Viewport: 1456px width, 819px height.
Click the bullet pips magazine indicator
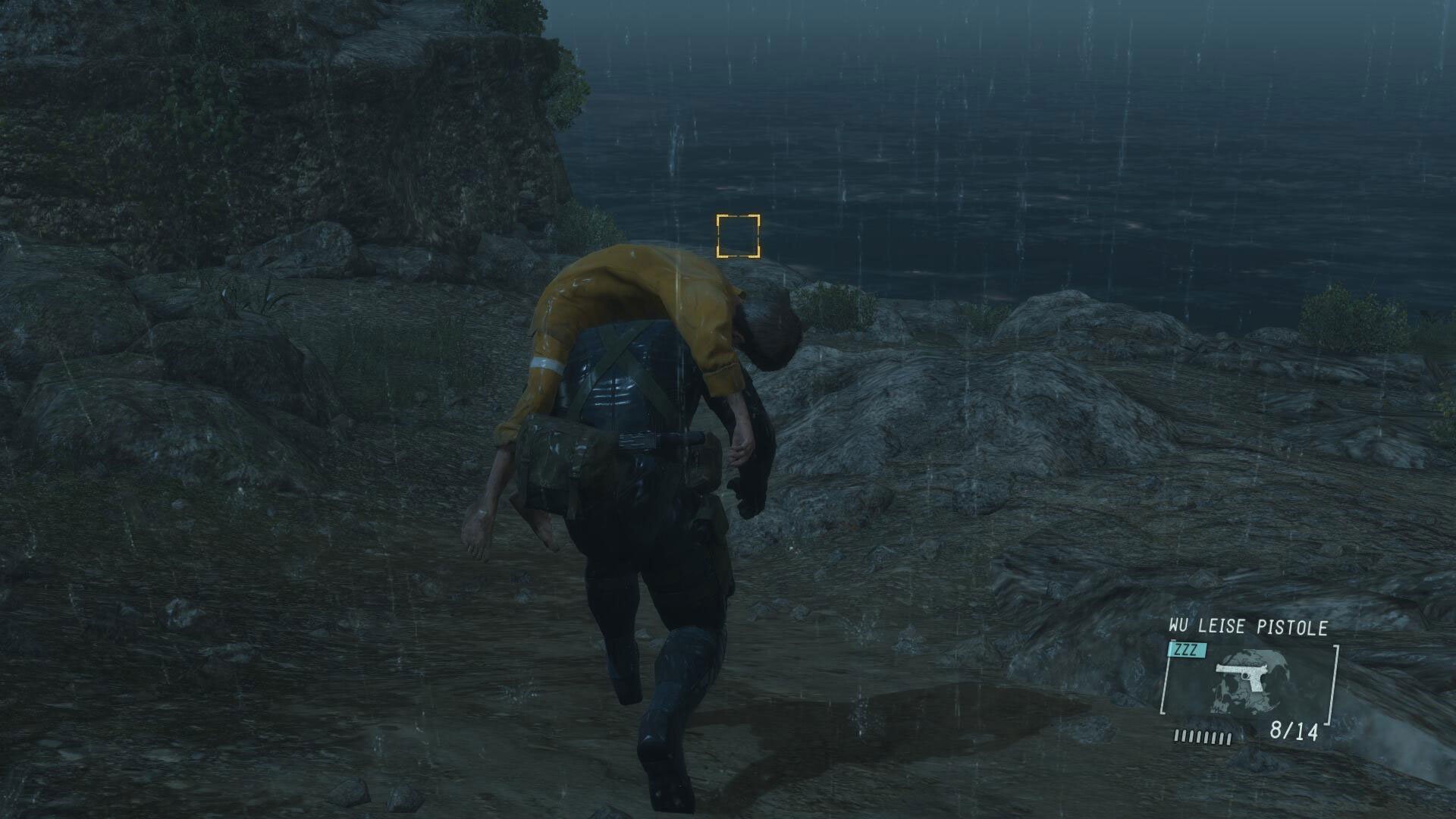[1202, 737]
